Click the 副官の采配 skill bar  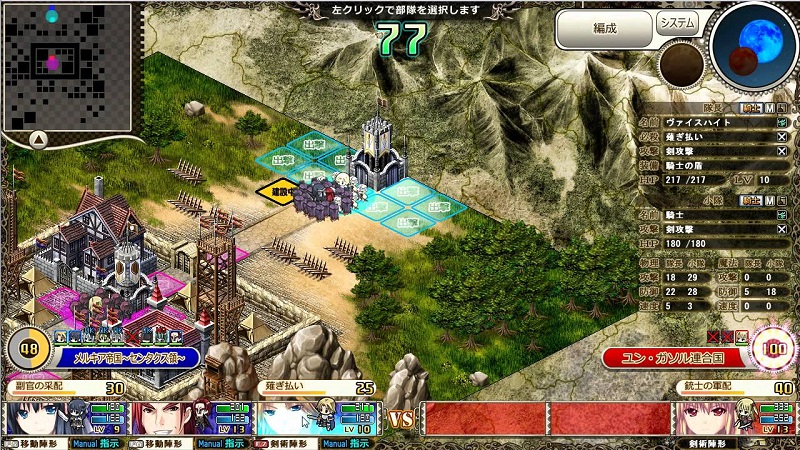pos(66,388)
